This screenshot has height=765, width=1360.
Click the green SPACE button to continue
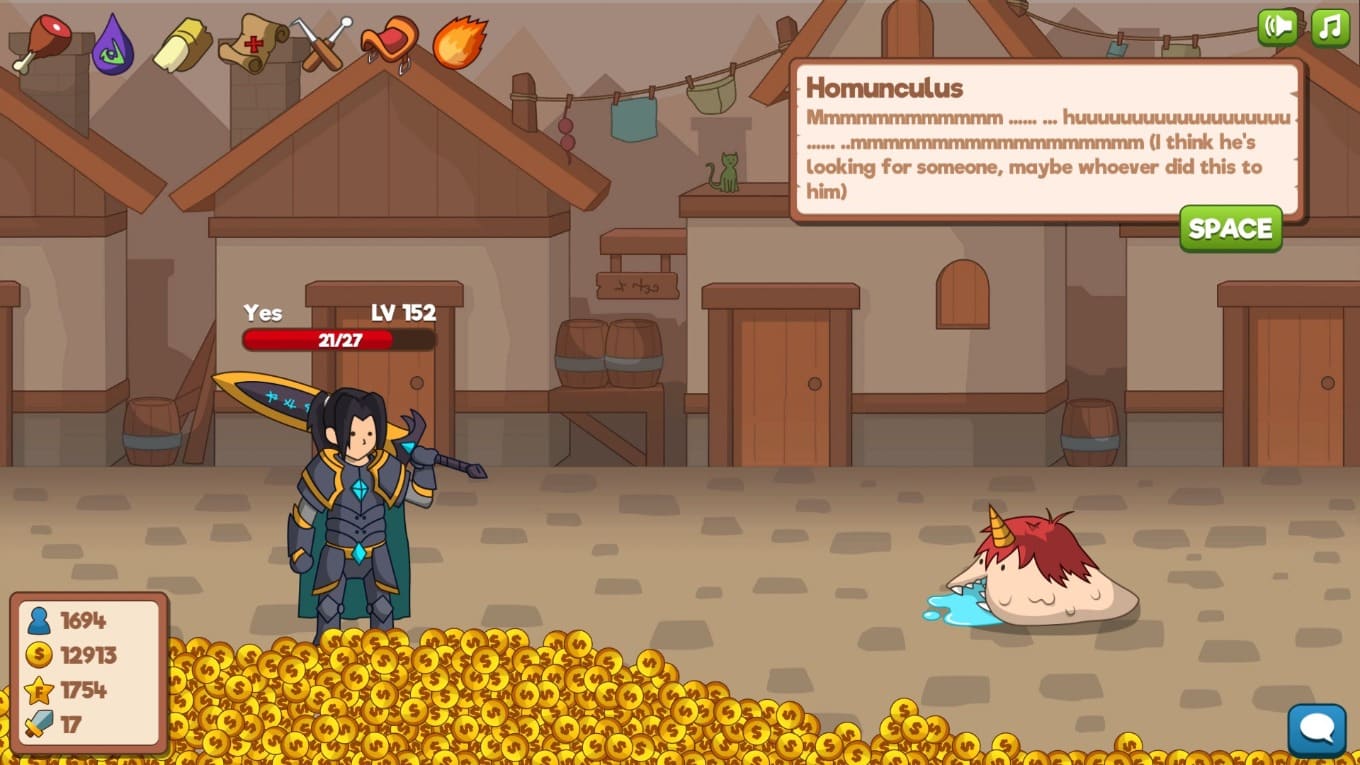[1230, 228]
